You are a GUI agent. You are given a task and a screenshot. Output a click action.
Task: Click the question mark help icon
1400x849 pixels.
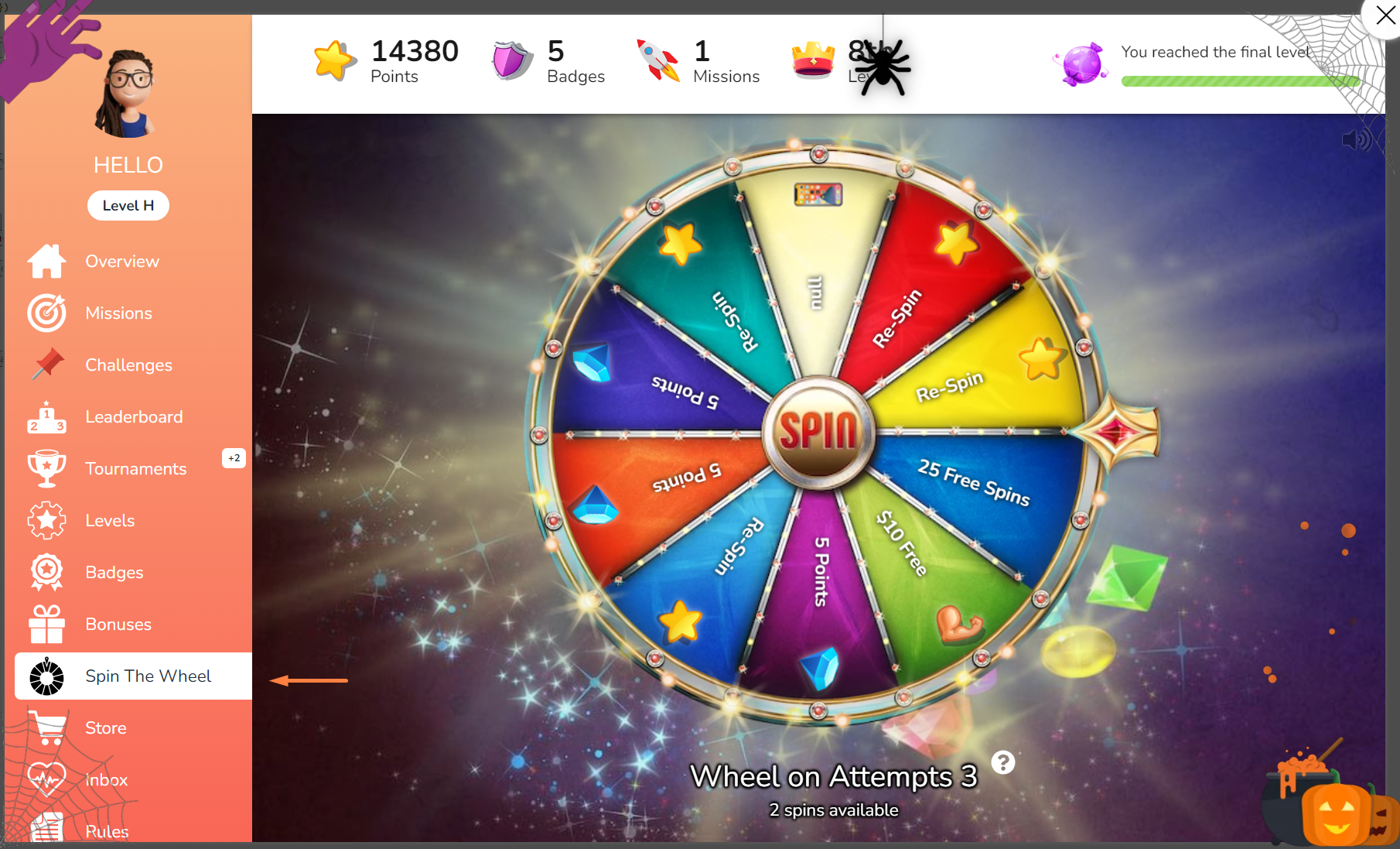coord(1003,763)
